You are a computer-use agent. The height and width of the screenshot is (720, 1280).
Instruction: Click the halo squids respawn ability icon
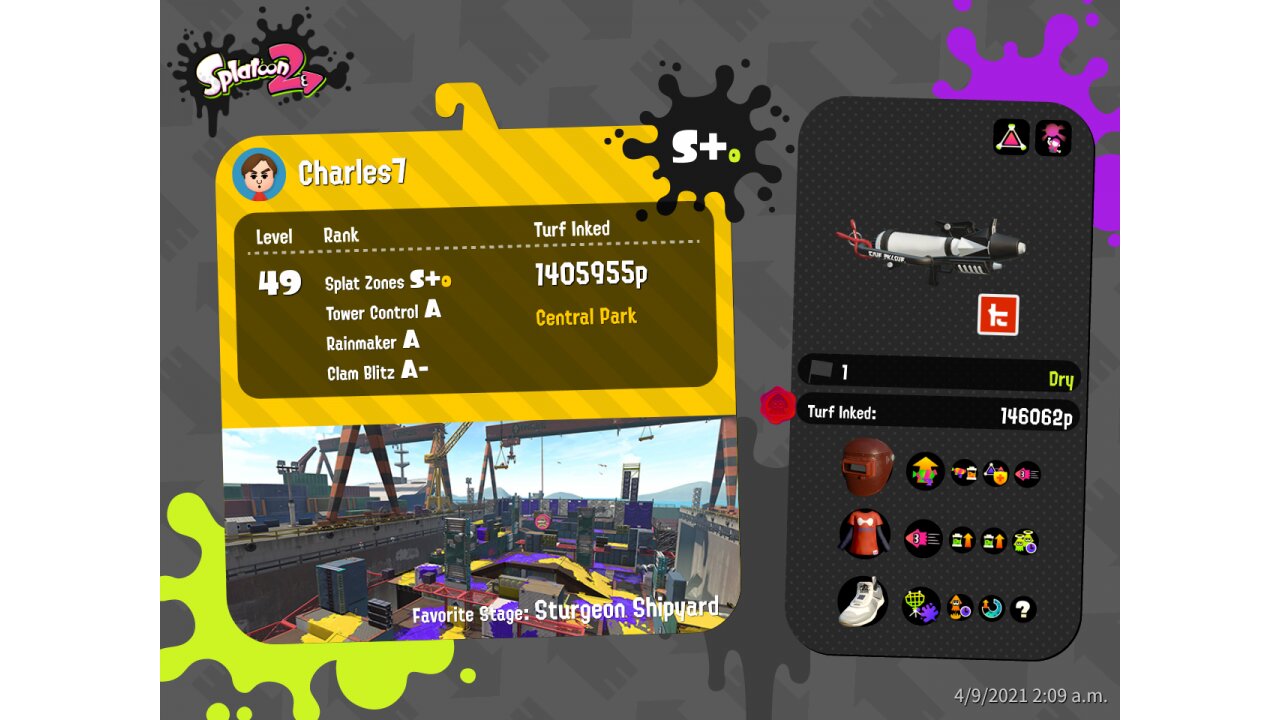1025,541
